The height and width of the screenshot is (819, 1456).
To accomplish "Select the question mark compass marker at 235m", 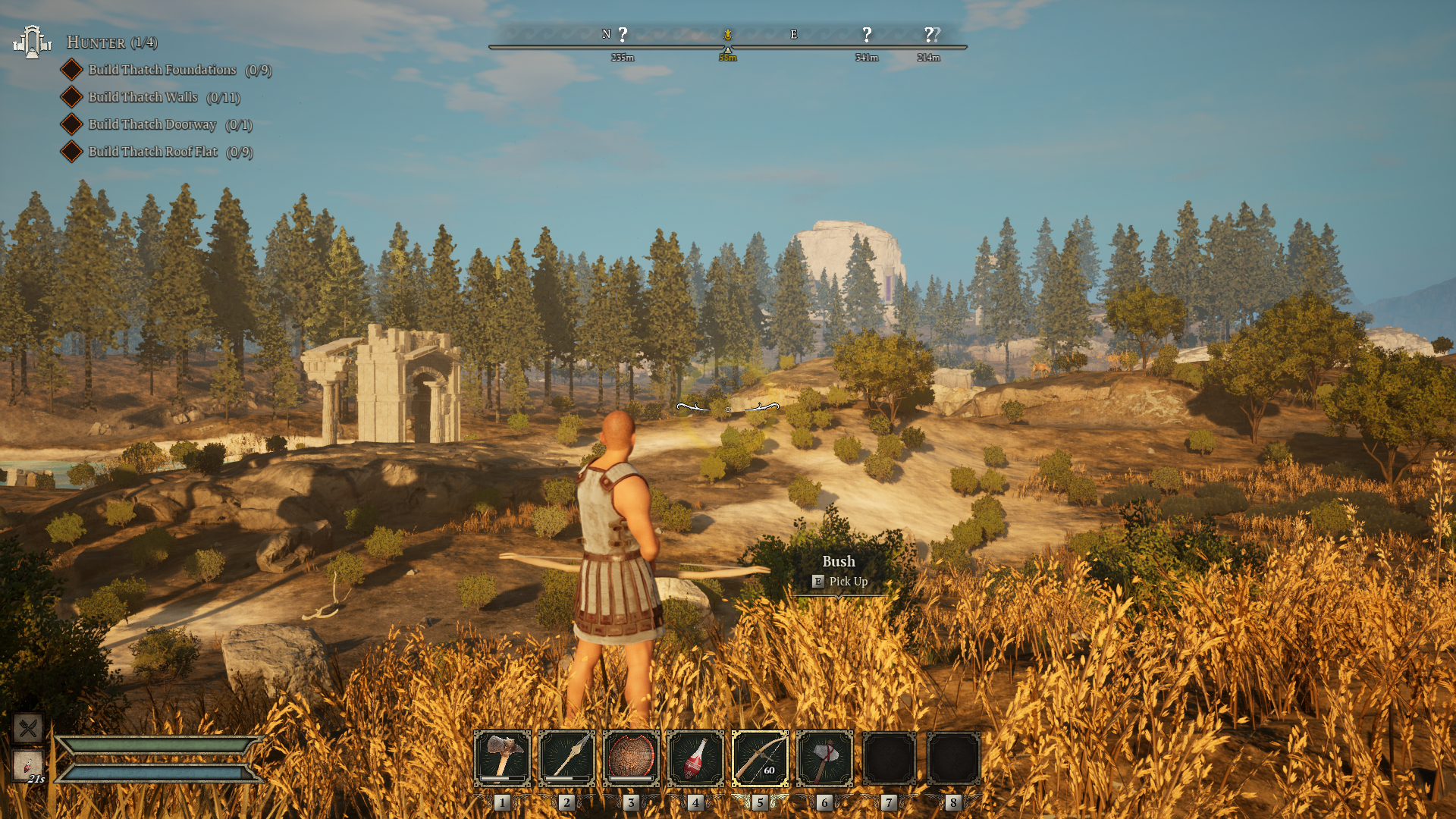I will 623,35.
